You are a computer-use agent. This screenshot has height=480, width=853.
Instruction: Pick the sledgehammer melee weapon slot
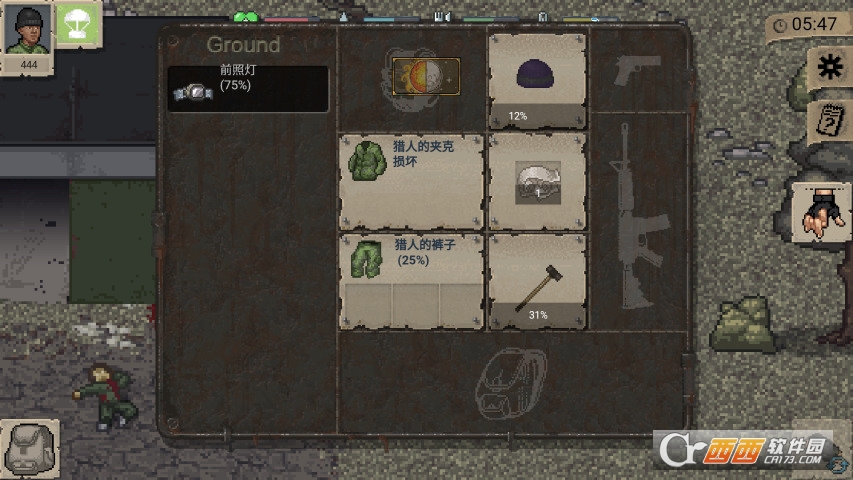(537, 281)
